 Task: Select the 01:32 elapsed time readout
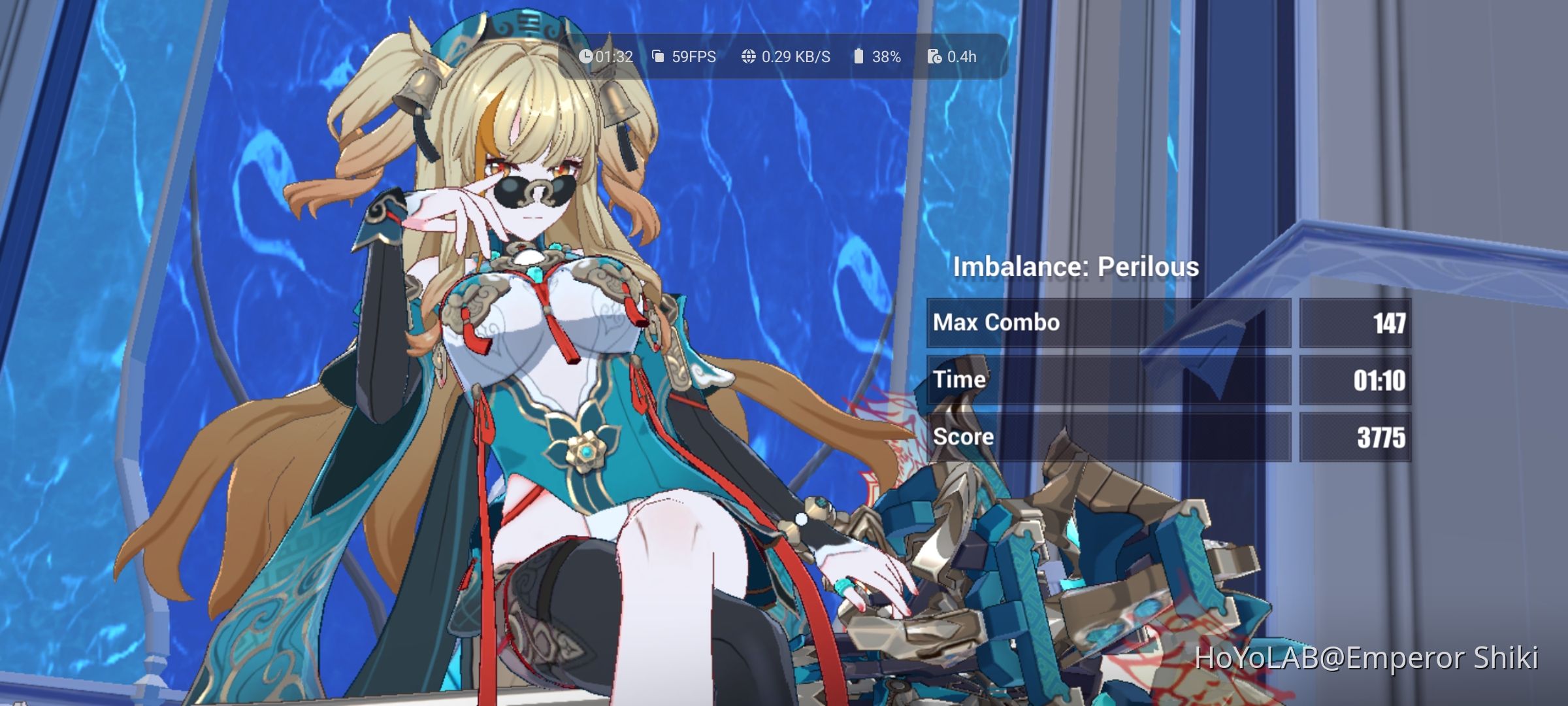click(x=613, y=57)
